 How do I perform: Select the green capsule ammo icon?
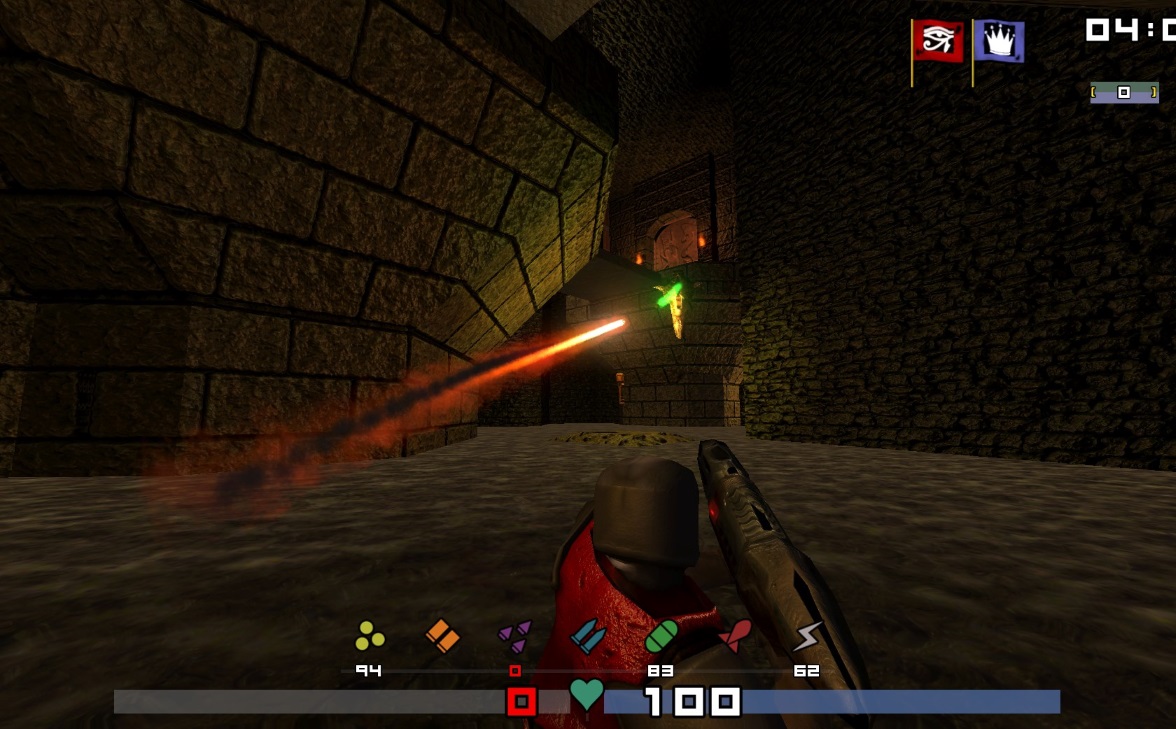click(661, 635)
